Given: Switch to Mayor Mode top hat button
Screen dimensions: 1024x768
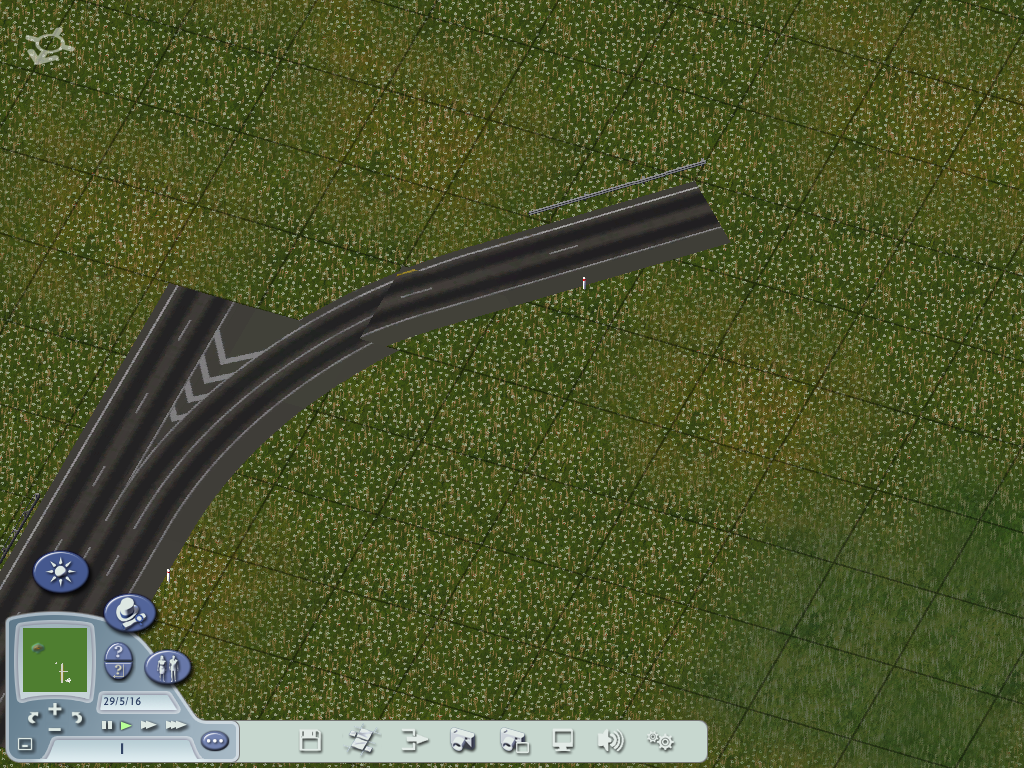Looking at the screenshot, I should point(130,612).
